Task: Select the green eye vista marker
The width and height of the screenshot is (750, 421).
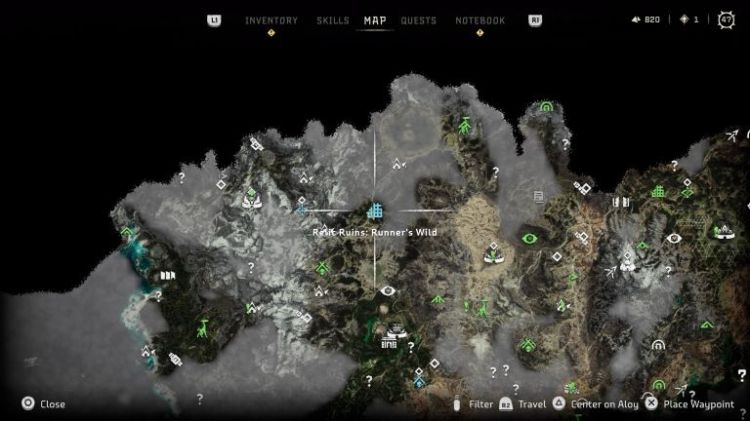Action: click(530, 238)
